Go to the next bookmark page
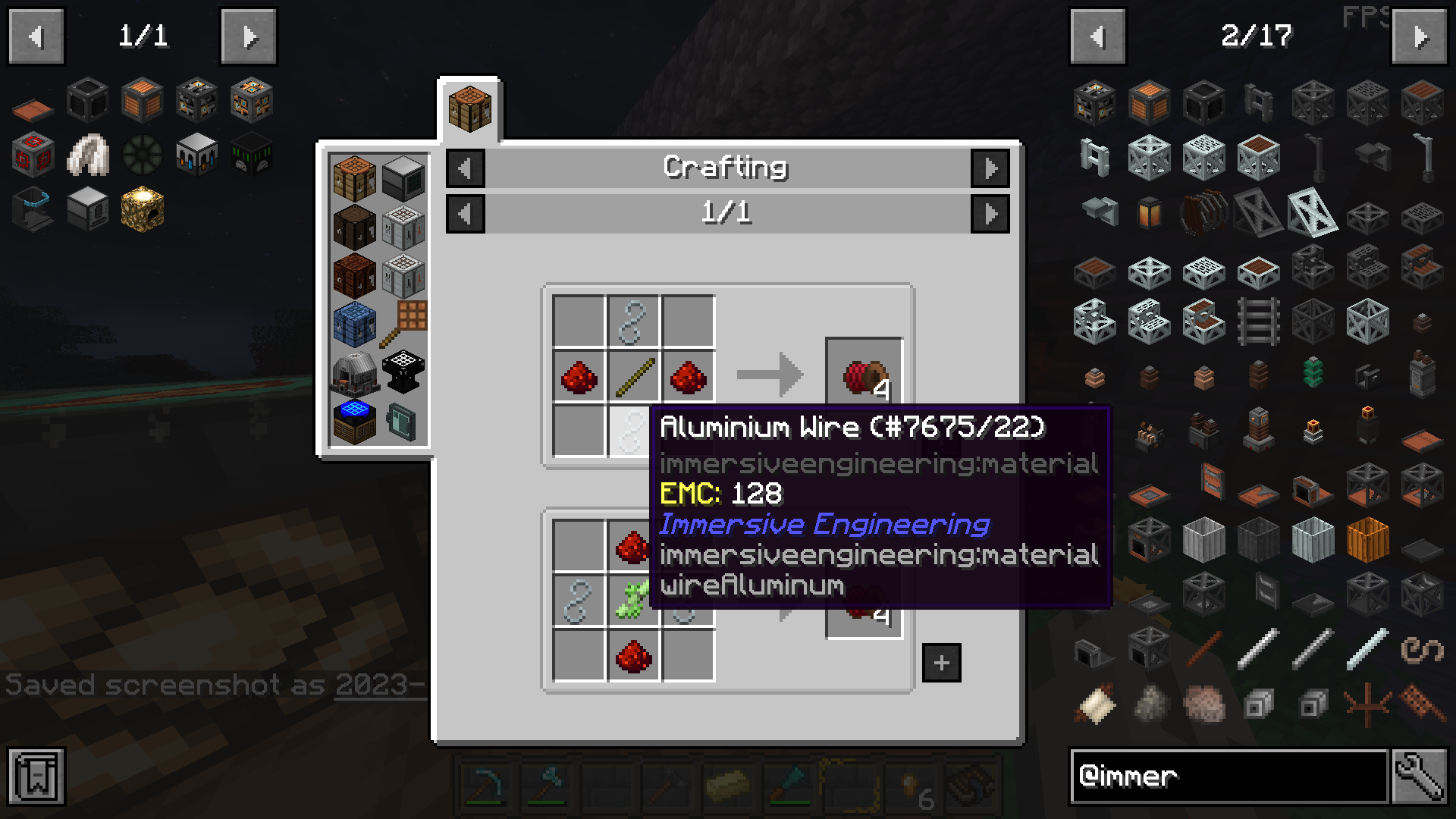Screen dimensions: 1456x819 click(x=249, y=36)
